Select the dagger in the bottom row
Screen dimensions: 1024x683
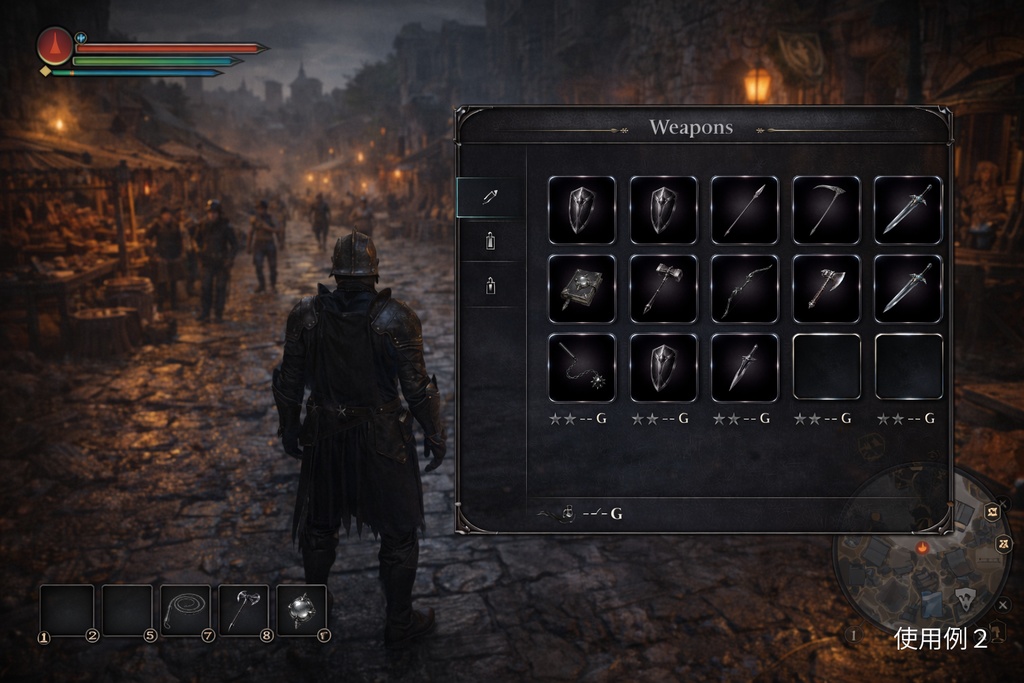click(x=744, y=368)
